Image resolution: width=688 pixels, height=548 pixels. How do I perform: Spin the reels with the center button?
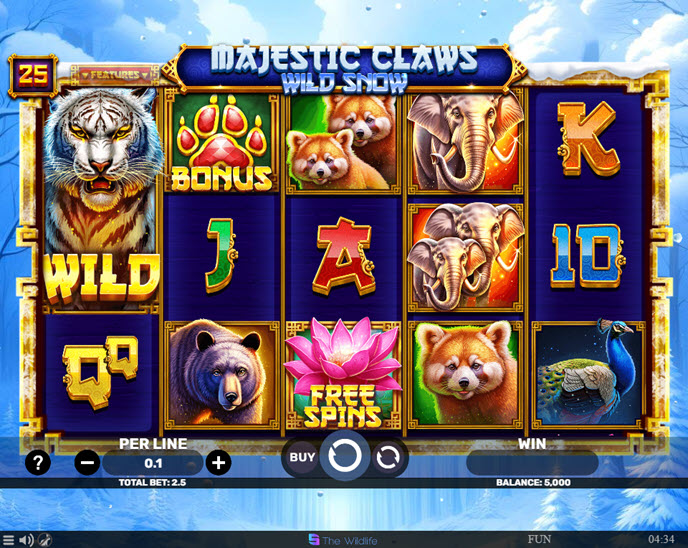344,457
